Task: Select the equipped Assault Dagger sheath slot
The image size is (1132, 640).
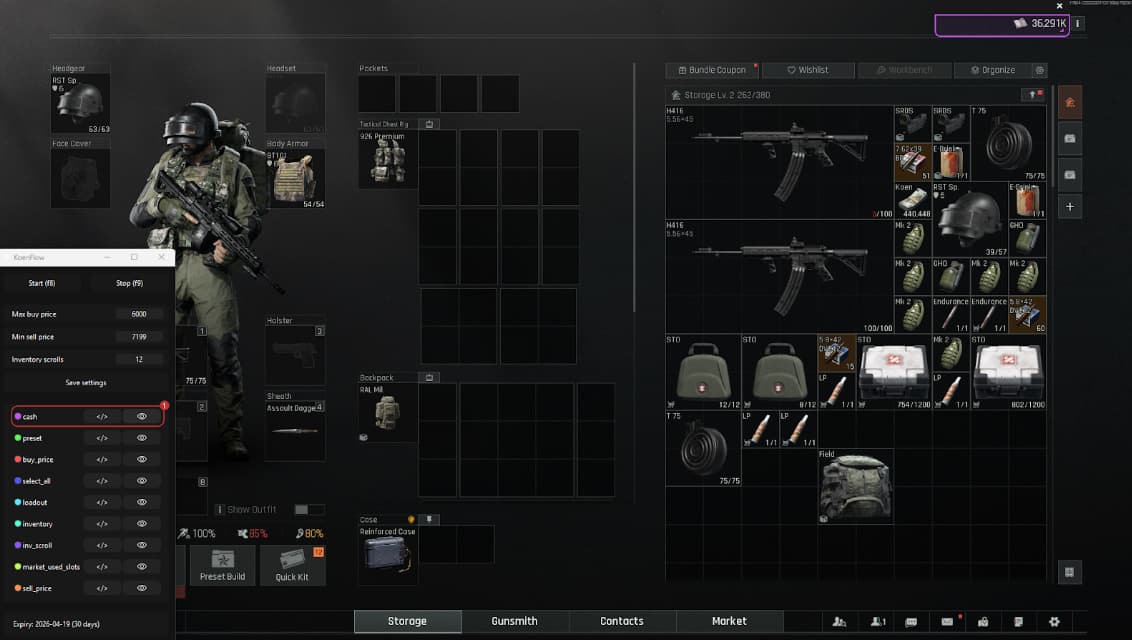Action: [295, 430]
